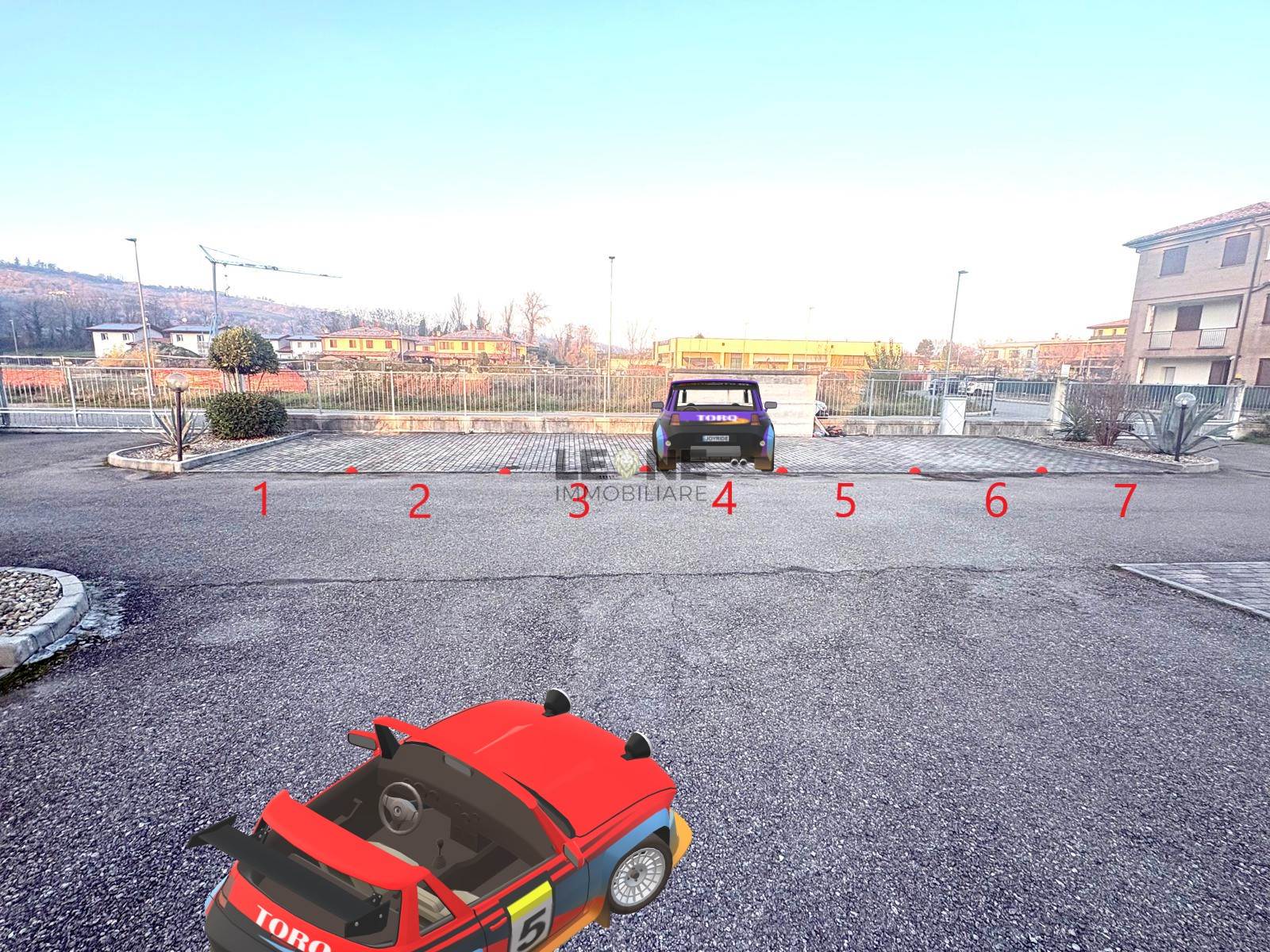Select the red number 4 label
The image size is (1270, 952).
(723, 499)
